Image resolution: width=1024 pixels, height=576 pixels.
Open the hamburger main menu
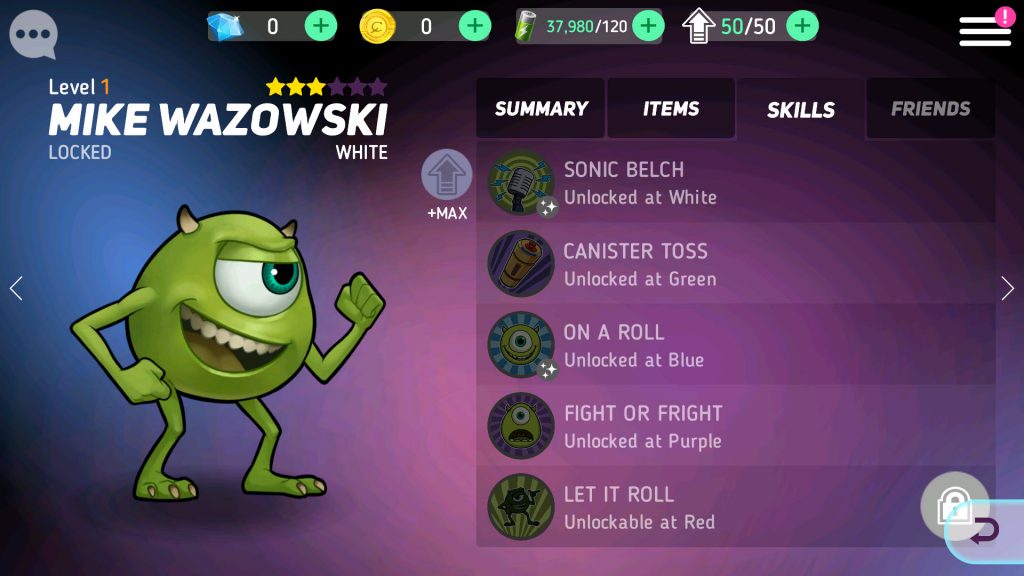click(985, 31)
